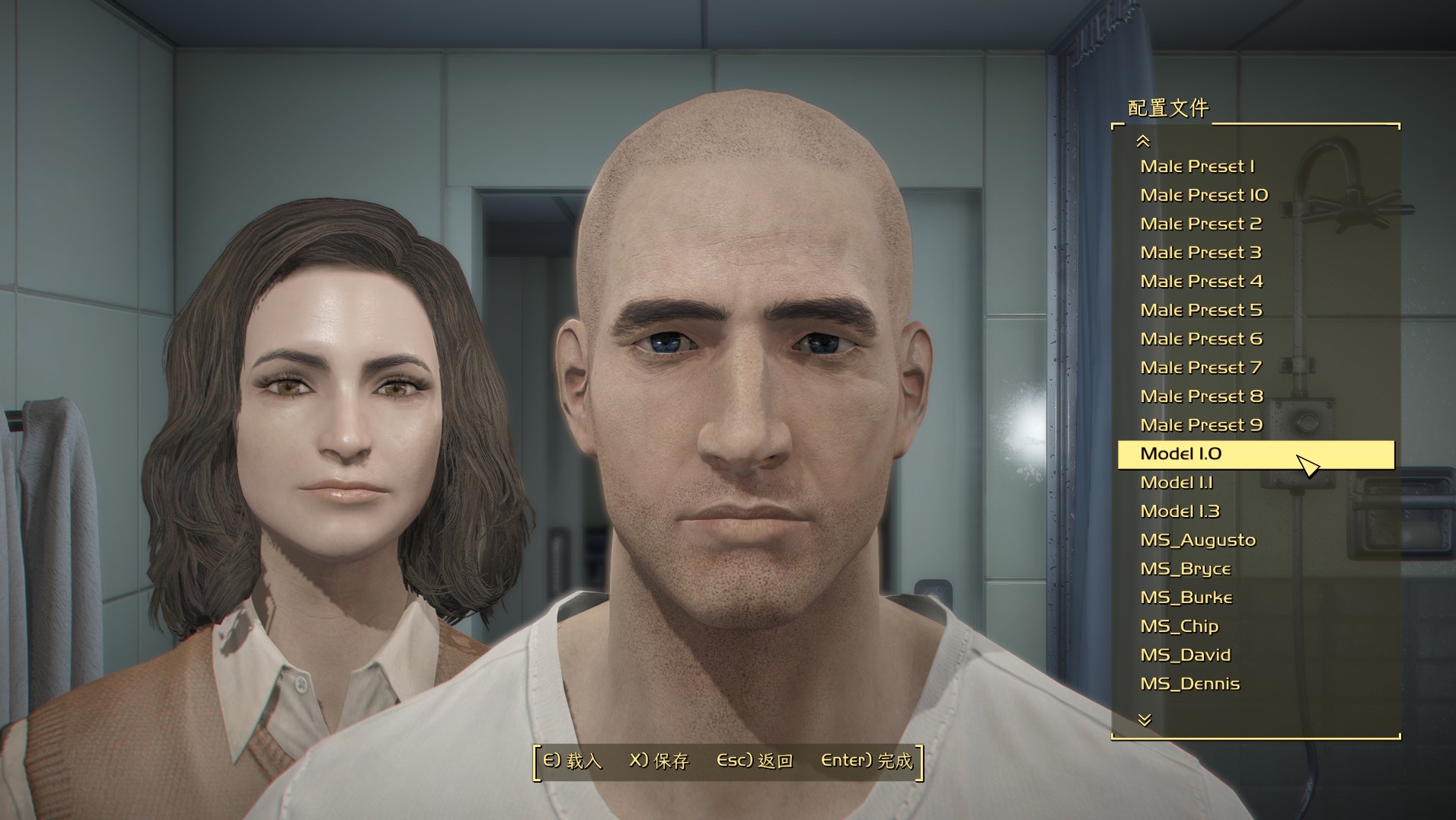Choose the MS_Bryce preset
Viewport: 1456px width, 820px height.
(1186, 569)
